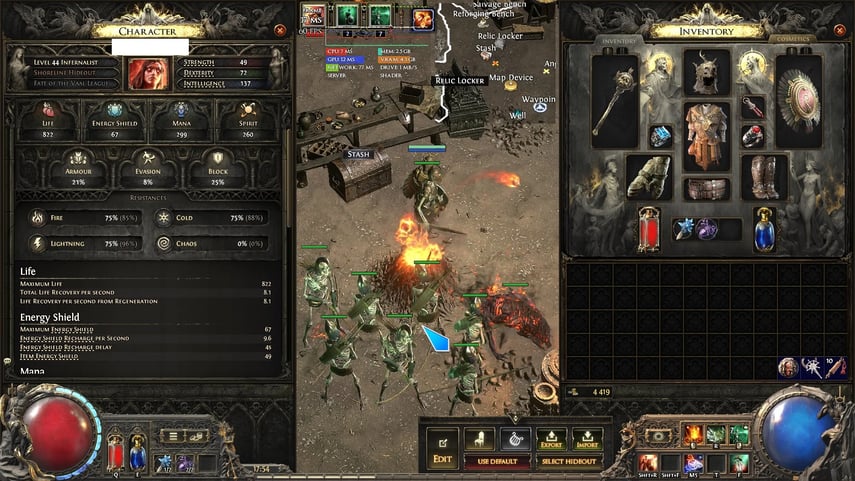Select the equipped round shield slot
The height and width of the screenshot is (481, 855).
(799, 102)
